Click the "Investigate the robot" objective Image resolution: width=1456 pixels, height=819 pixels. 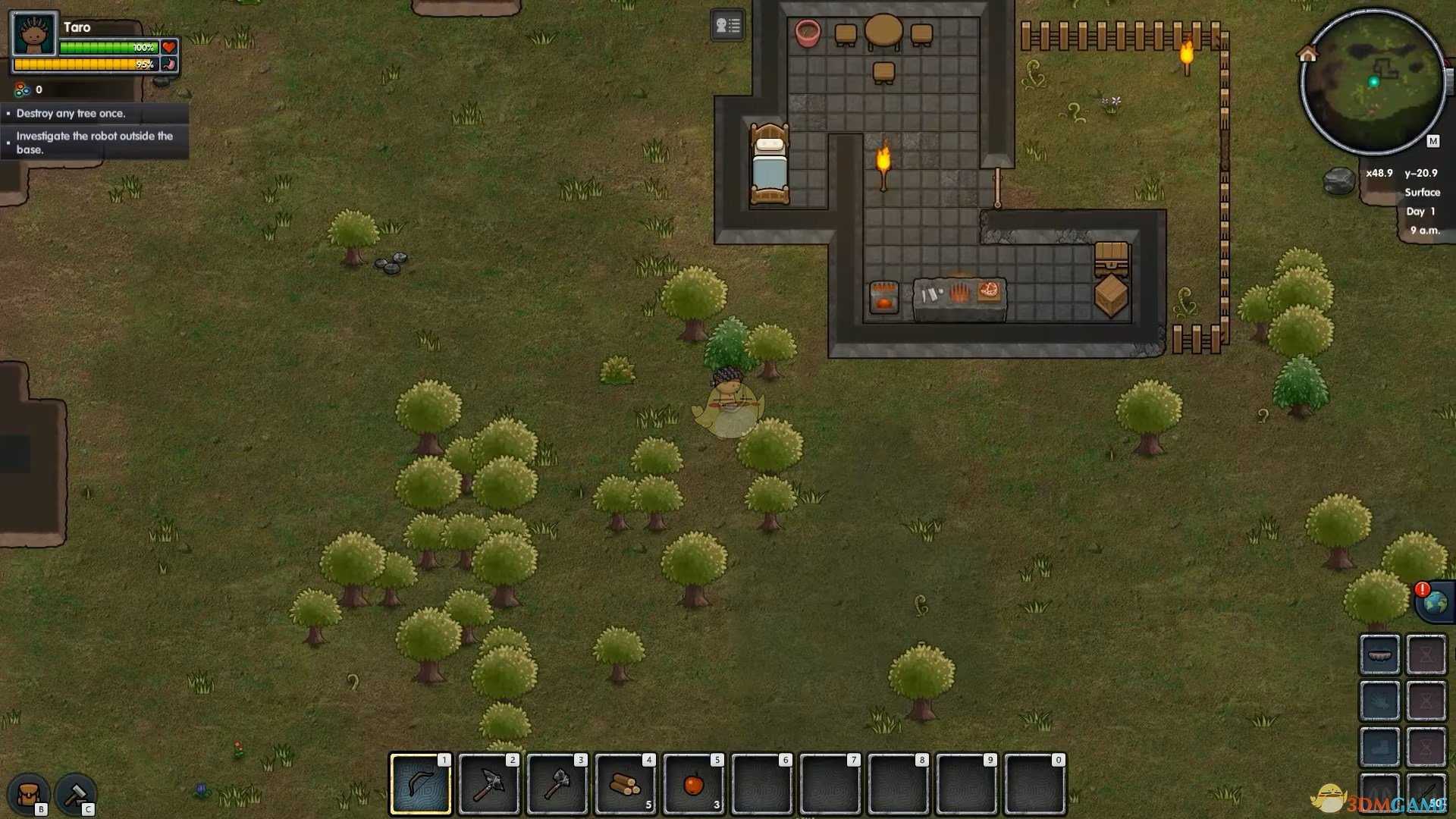95,143
